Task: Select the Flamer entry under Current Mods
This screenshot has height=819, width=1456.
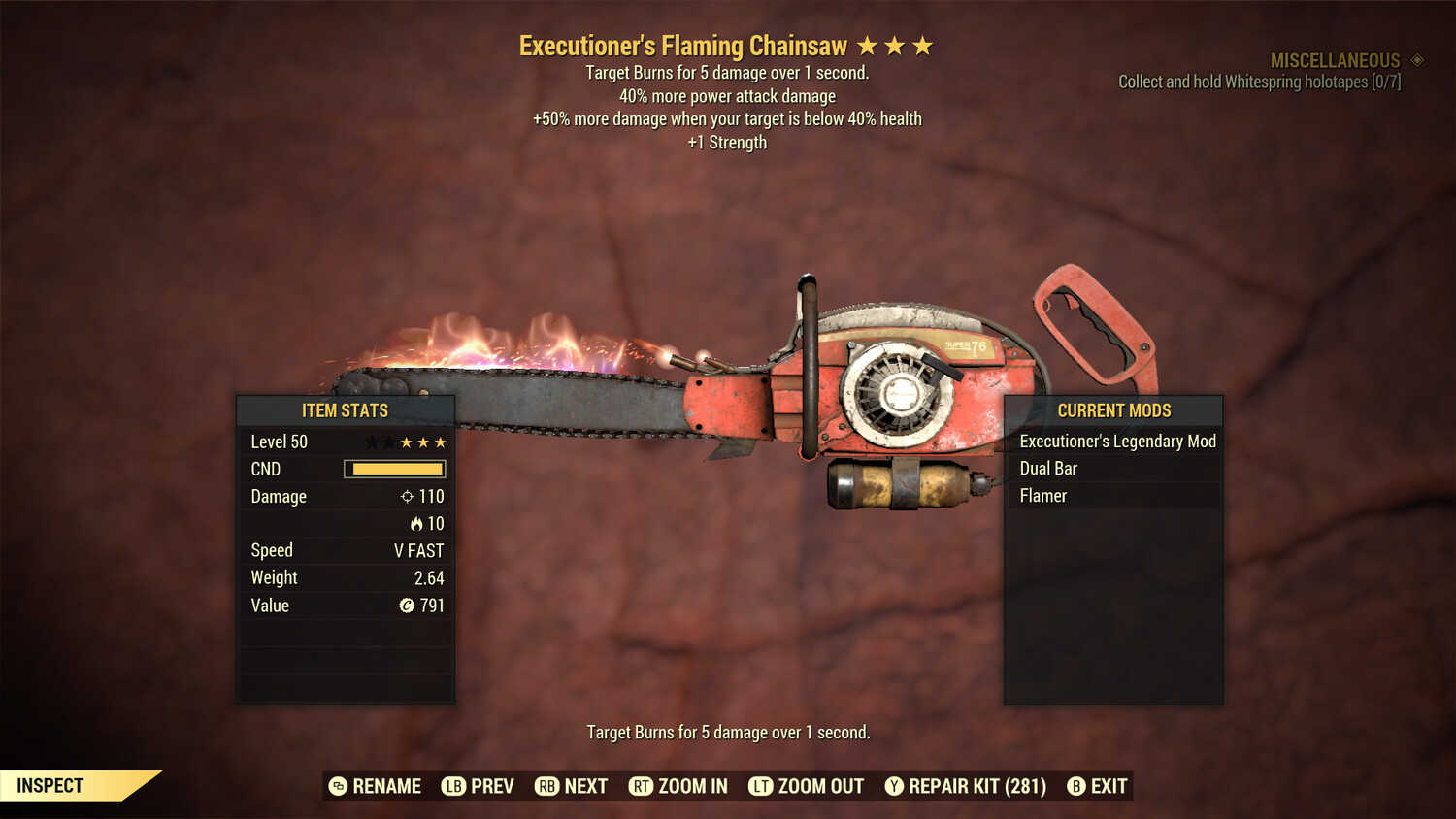Action: (x=1043, y=495)
